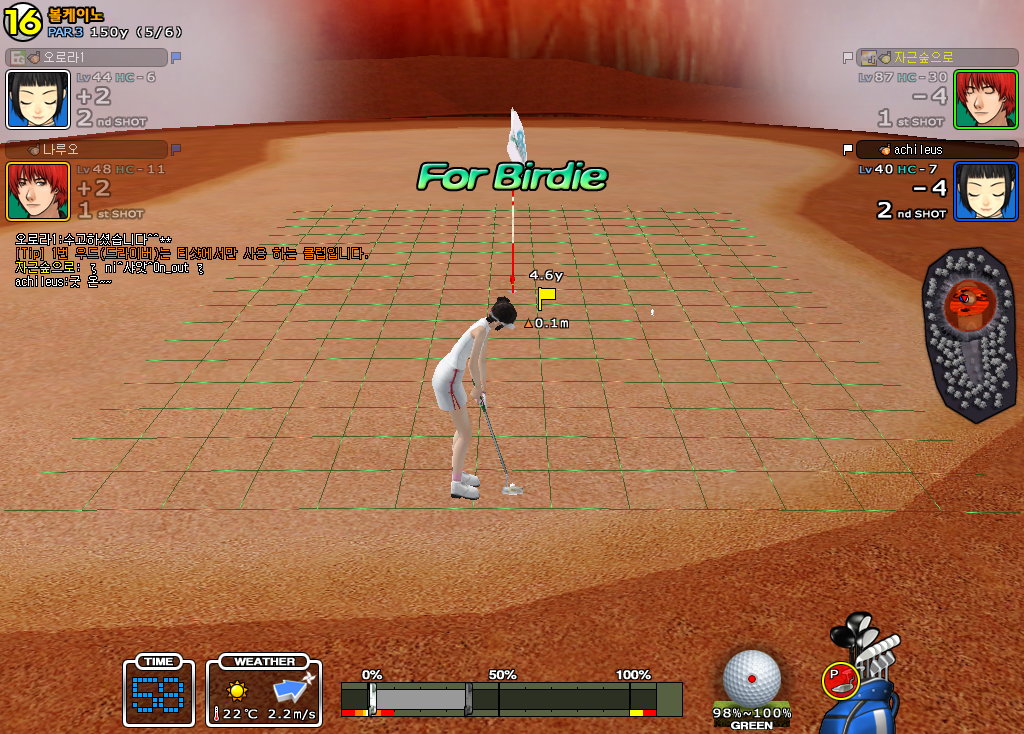
Task: Click the golf ball spin indicator
Action: (751, 677)
